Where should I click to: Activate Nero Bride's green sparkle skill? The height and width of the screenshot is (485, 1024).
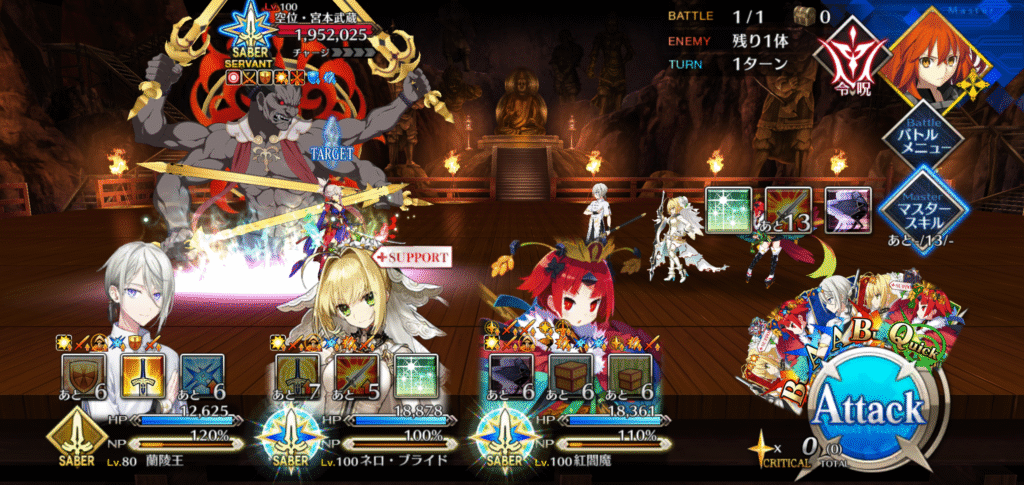click(x=415, y=376)
